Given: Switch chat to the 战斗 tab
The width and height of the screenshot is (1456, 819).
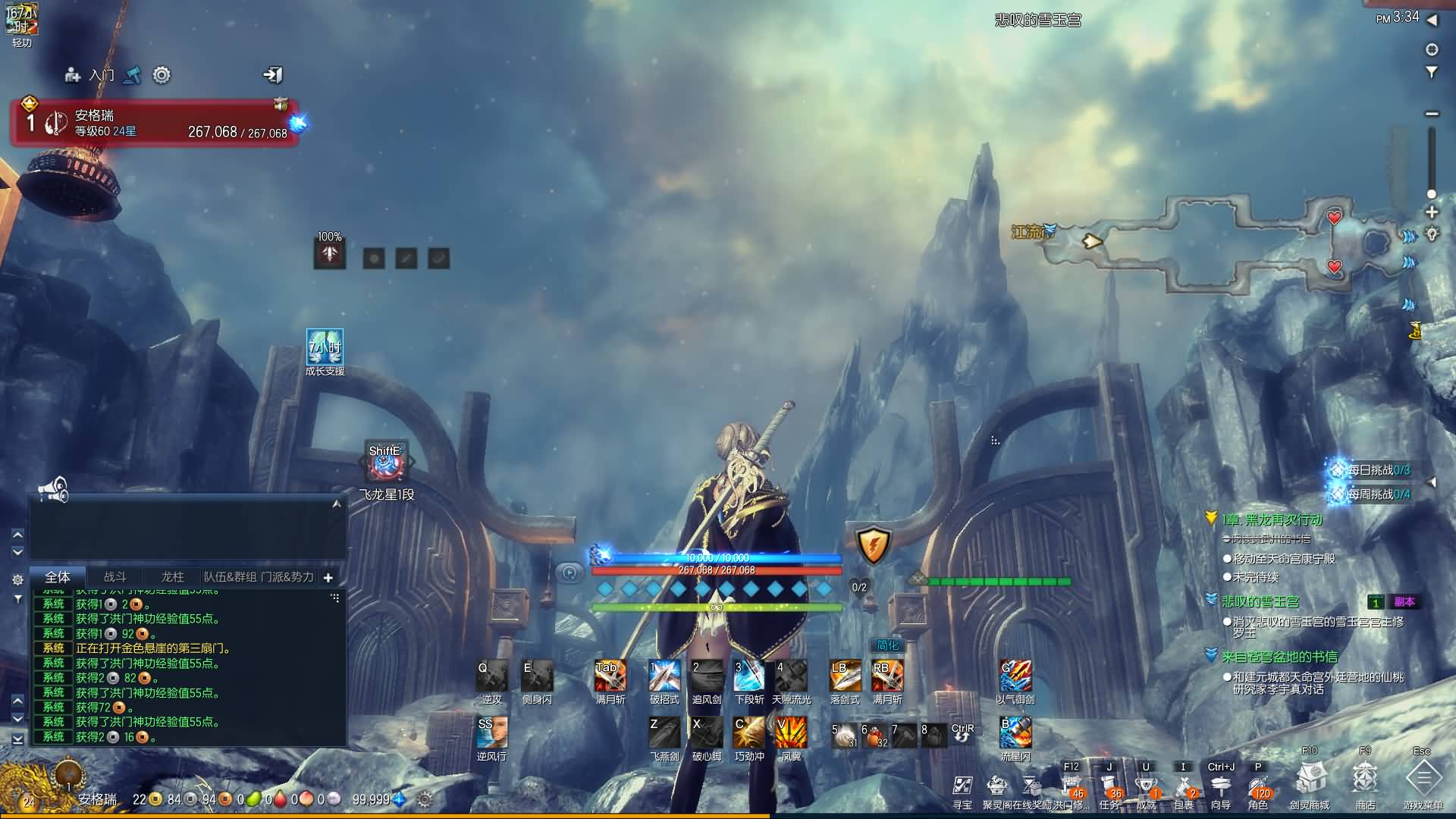Looking at the screenshot, I should [x=115, y=577].
